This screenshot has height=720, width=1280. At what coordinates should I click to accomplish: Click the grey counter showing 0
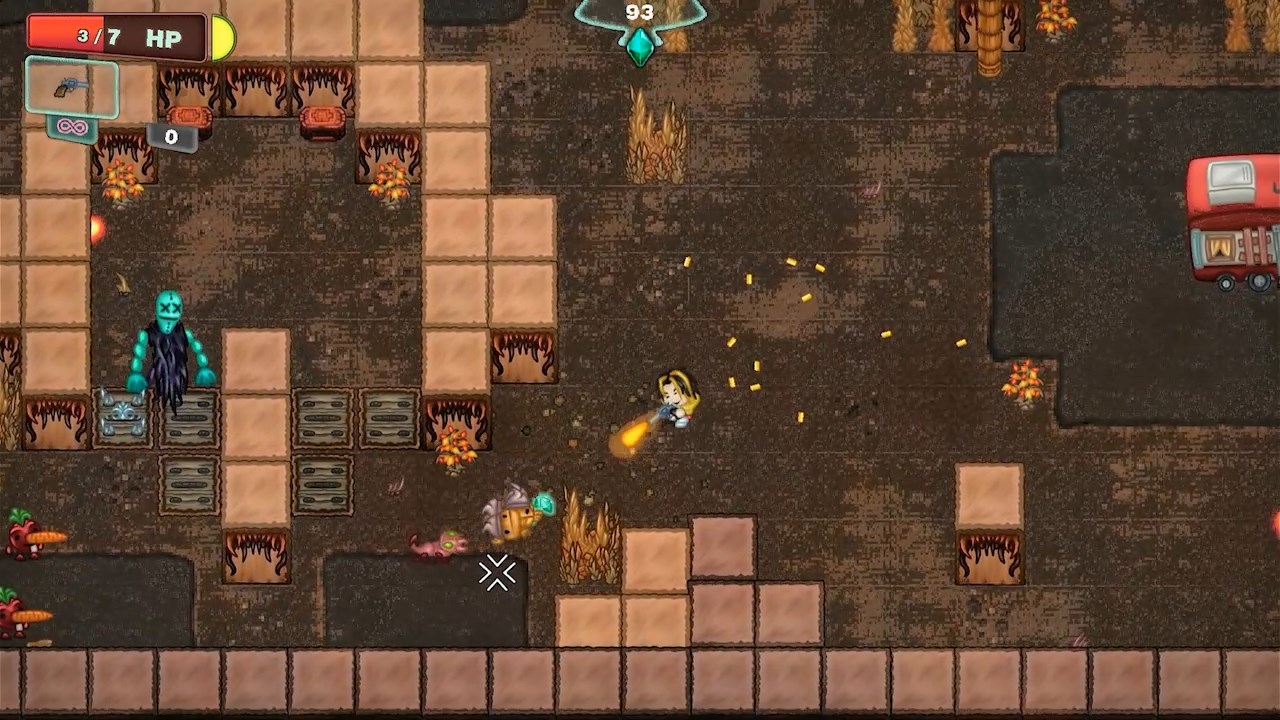[x=170, y=137]
